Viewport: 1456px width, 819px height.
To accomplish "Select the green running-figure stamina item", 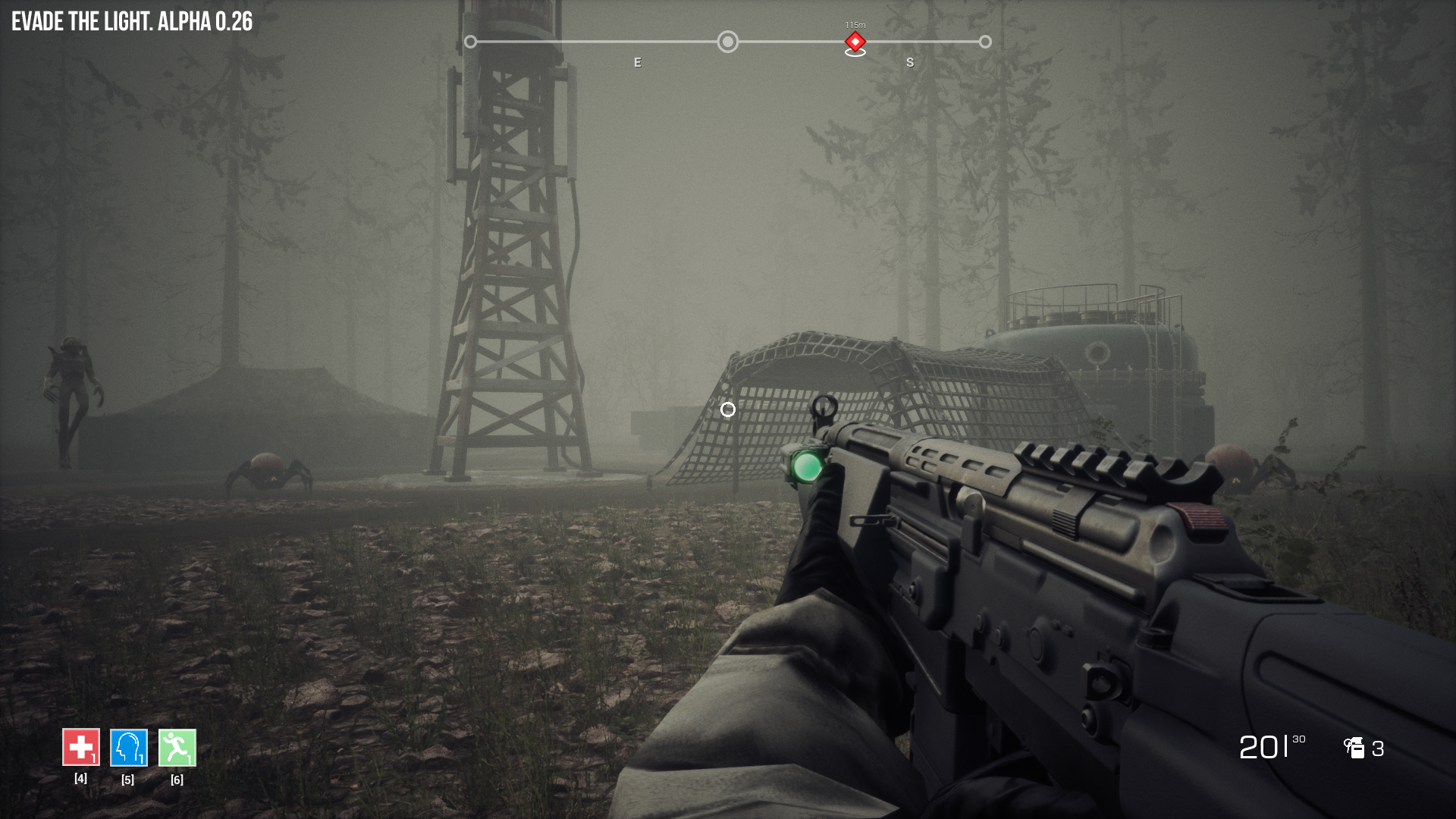I will pos(177,748).
